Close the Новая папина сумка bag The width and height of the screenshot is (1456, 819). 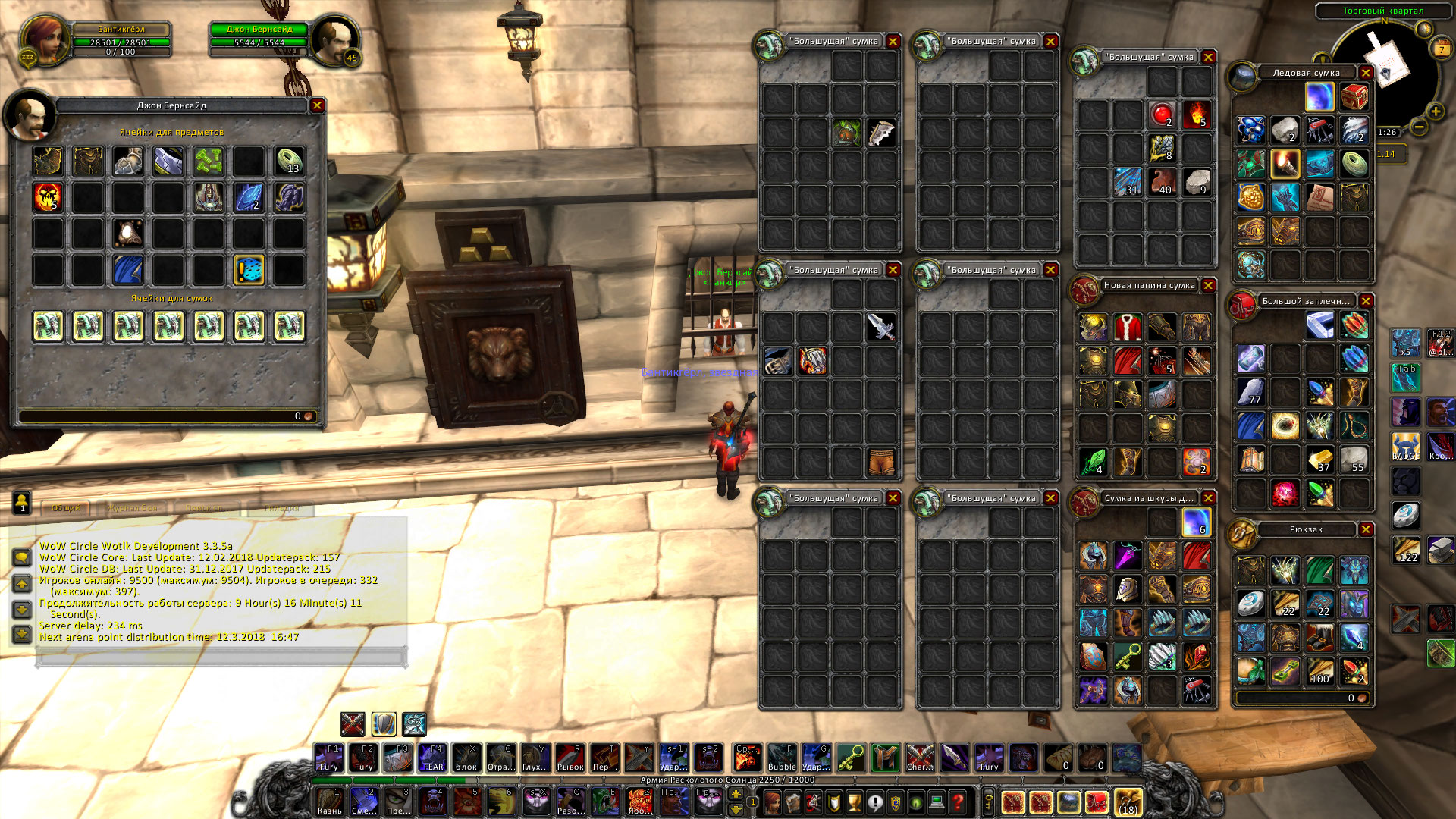click(x=1208, y=285)
